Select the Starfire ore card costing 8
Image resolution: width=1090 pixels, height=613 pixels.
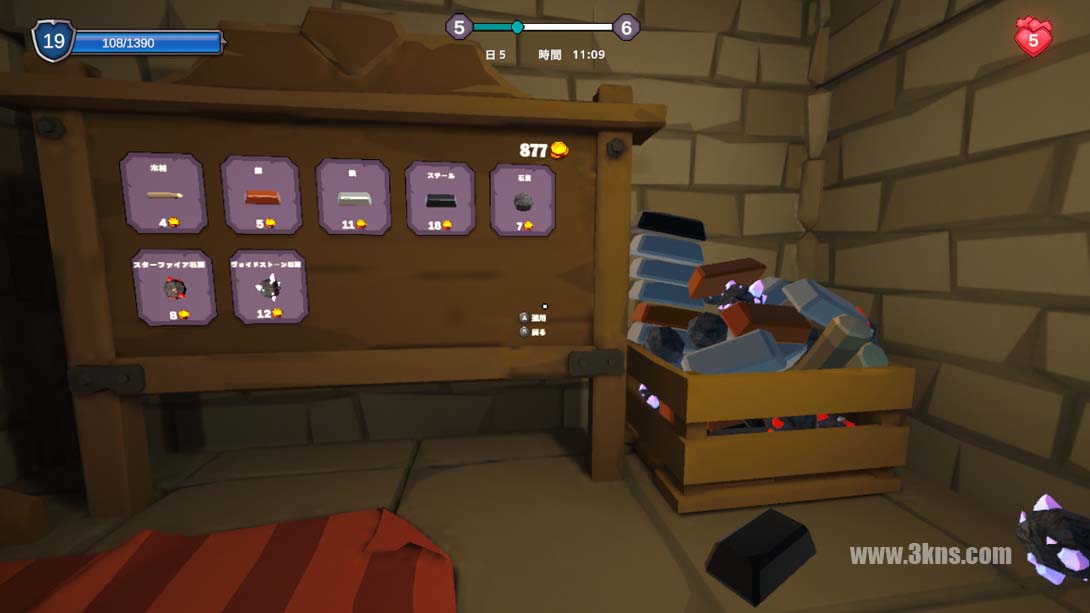tap(175, 288)
